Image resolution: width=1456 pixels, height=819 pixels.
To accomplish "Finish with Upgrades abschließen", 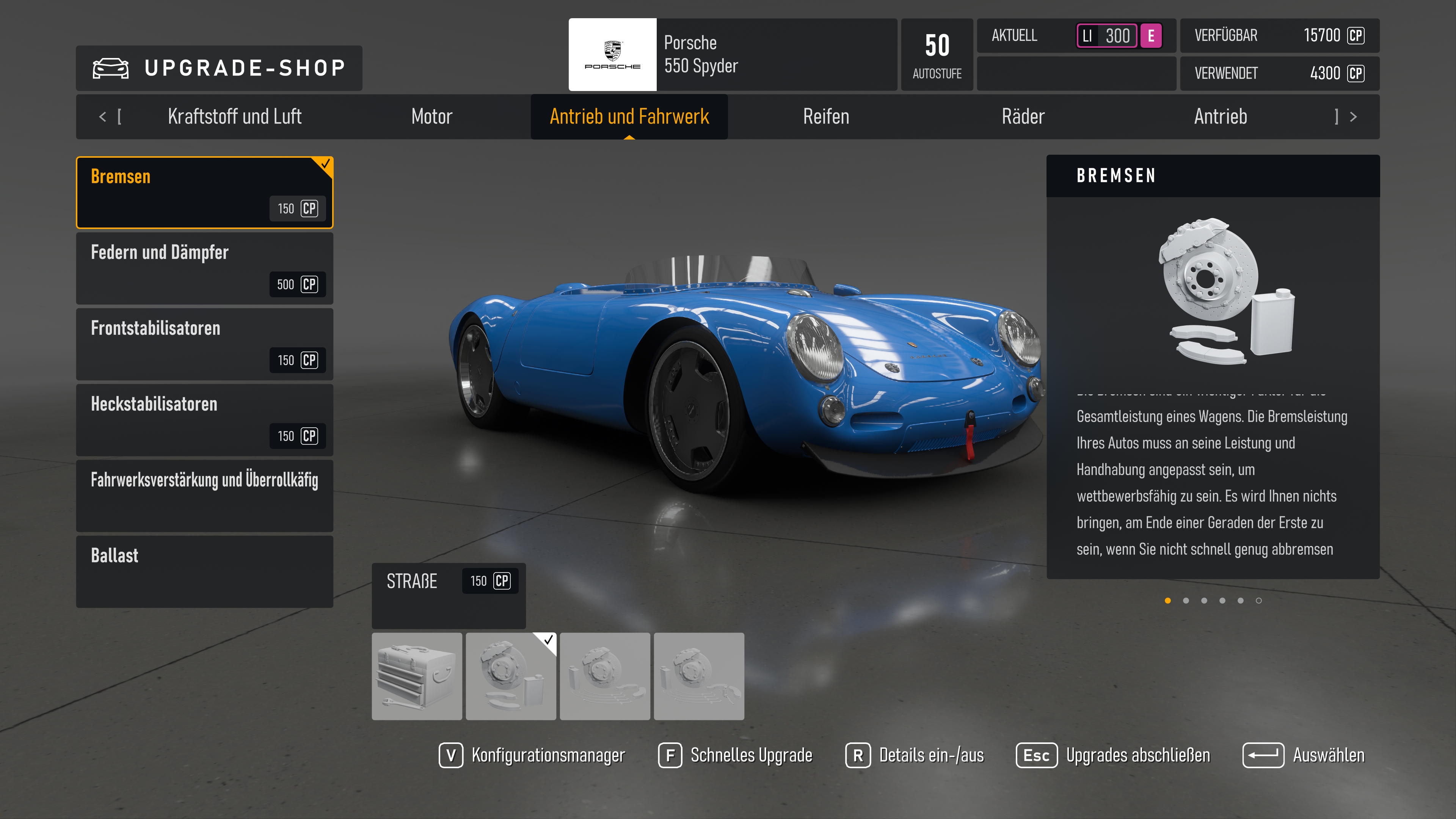I will 1112,755.
